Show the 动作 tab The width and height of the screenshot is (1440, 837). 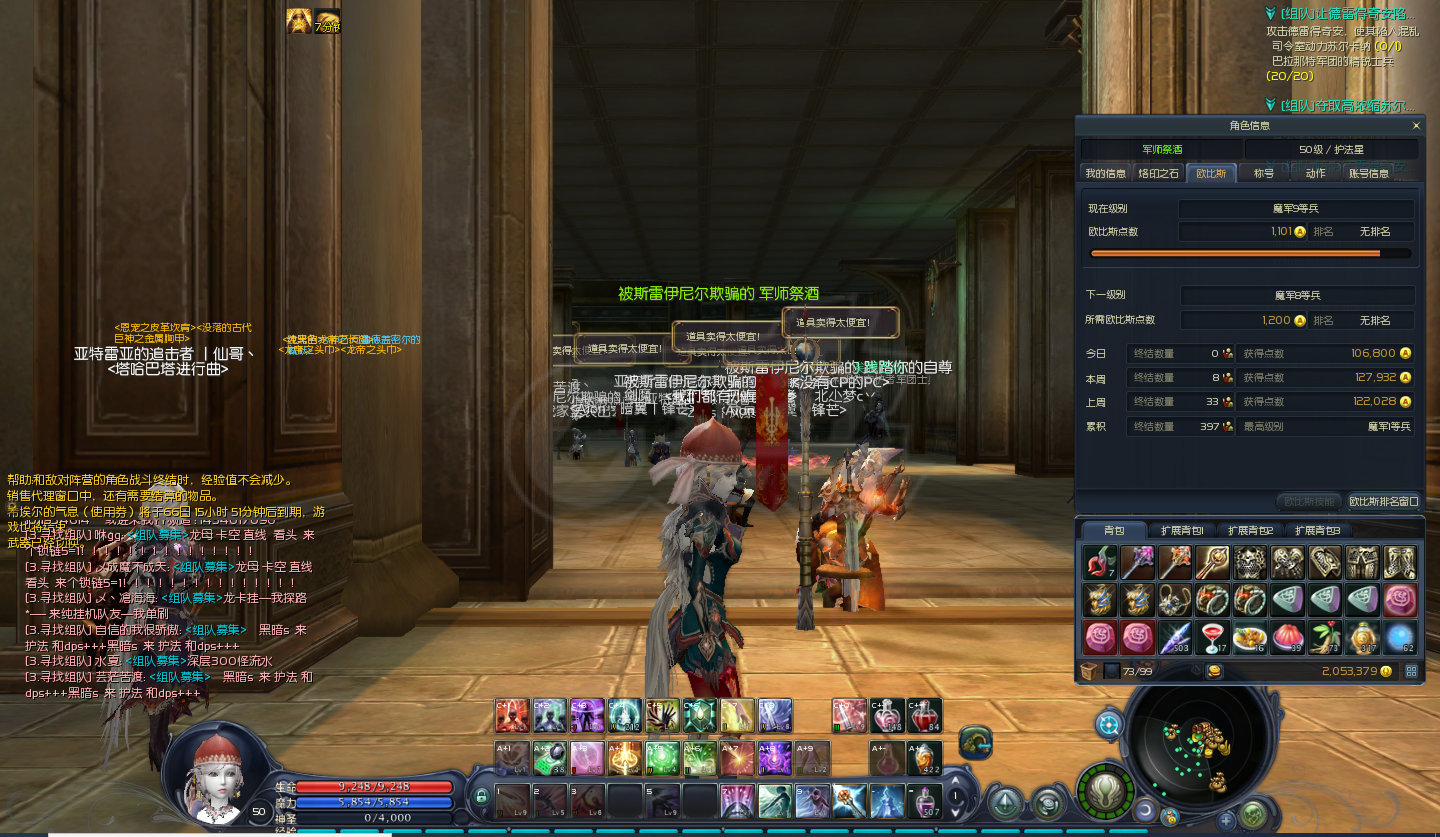point(1315,173)
